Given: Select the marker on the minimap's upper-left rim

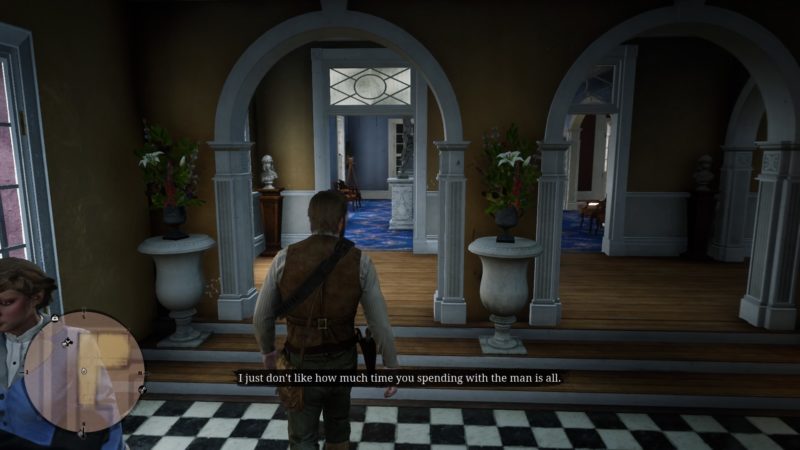Looking at the screenshot, I should [55, 319].
